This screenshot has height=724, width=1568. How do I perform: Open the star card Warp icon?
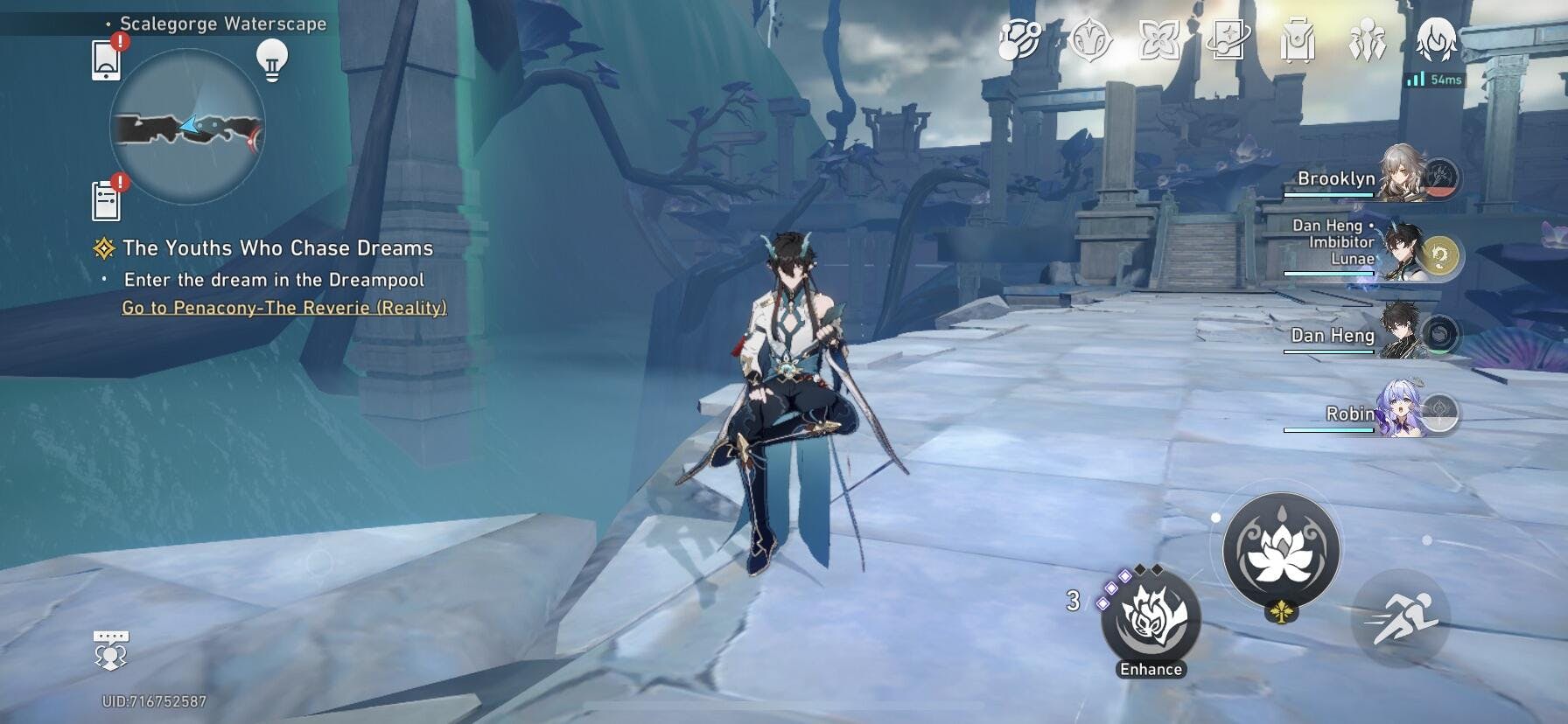pyautogui.click(x=1228, y=40)
